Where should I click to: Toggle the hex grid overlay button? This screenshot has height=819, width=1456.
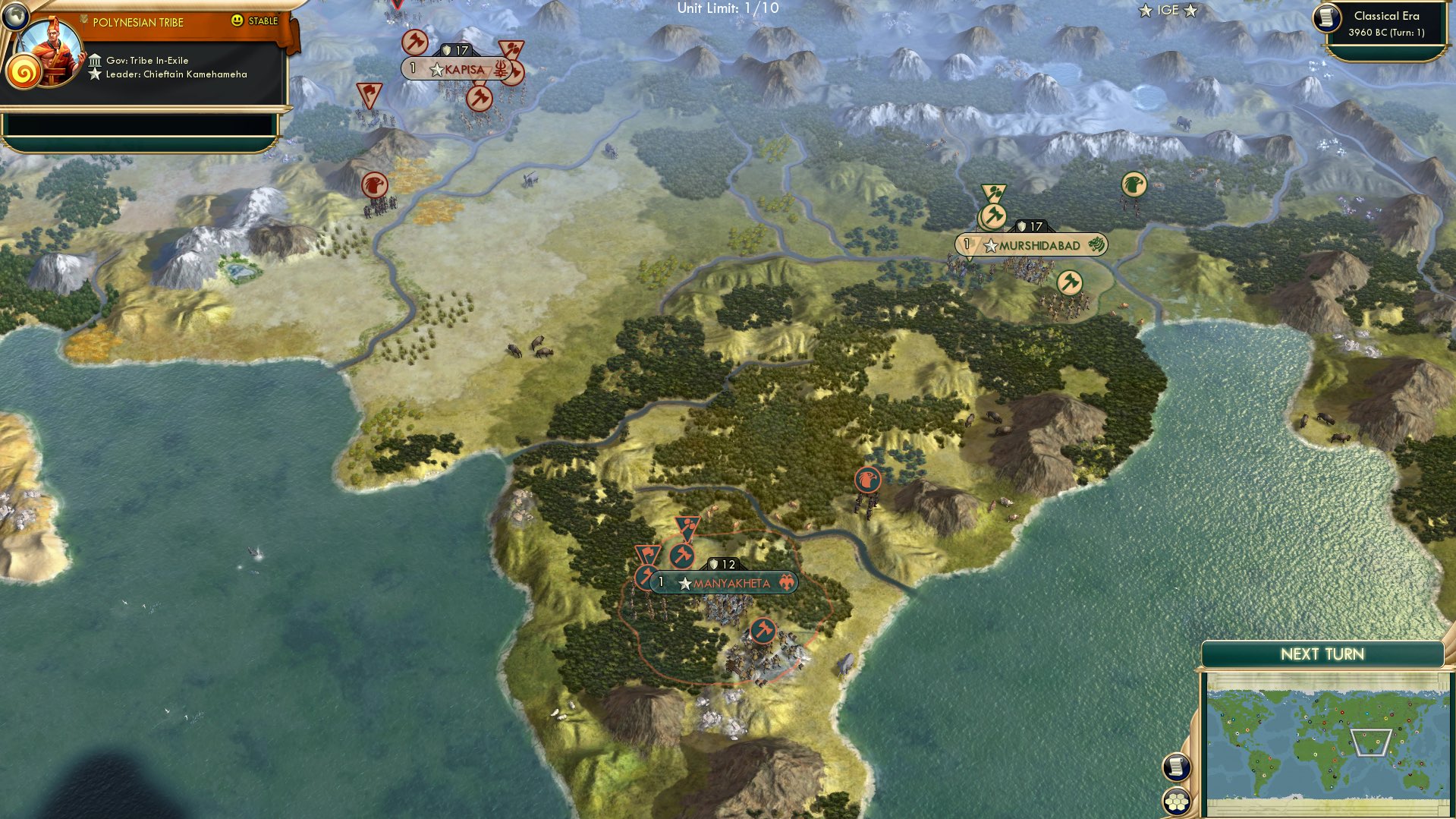1177,802
